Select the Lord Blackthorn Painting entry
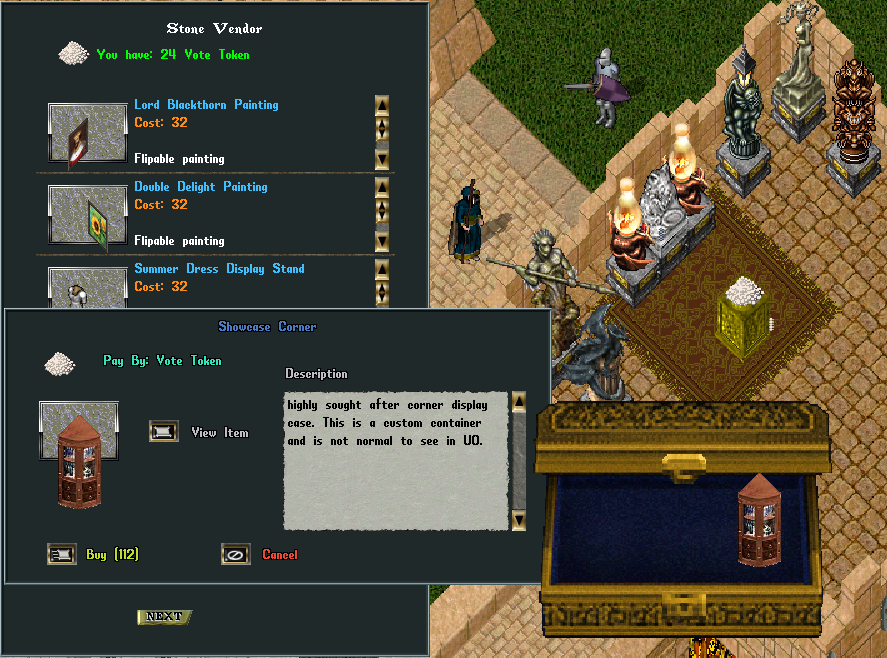Screen dimensions: 887x658 coord(206,105)
